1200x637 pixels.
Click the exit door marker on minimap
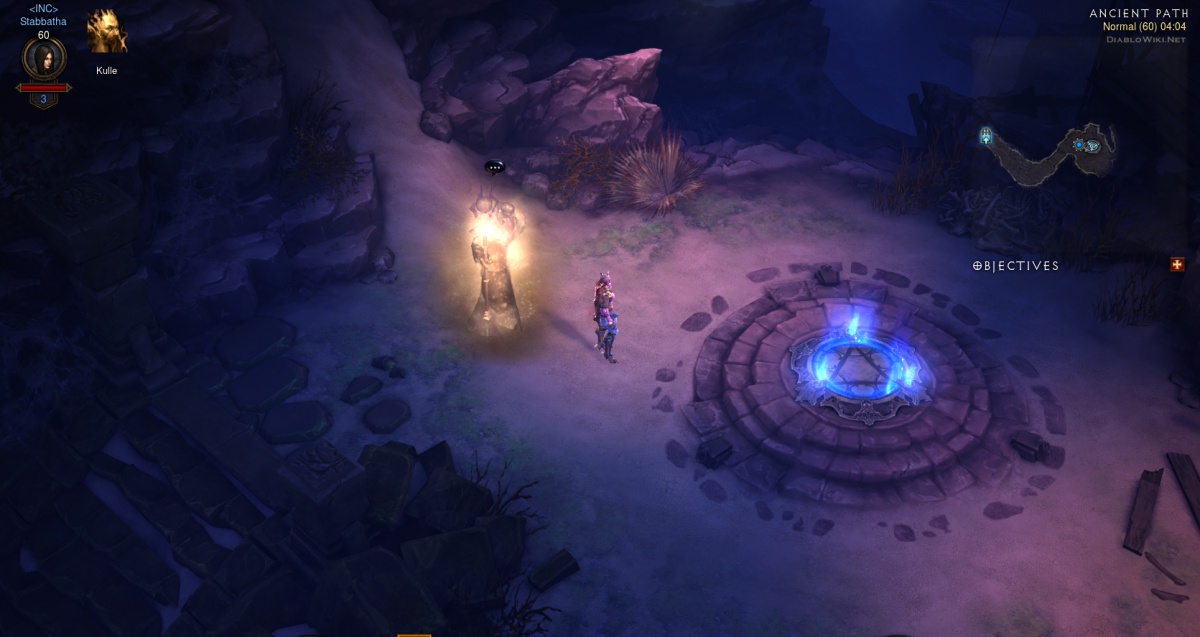pyautogui.click(x=986, y=135)
